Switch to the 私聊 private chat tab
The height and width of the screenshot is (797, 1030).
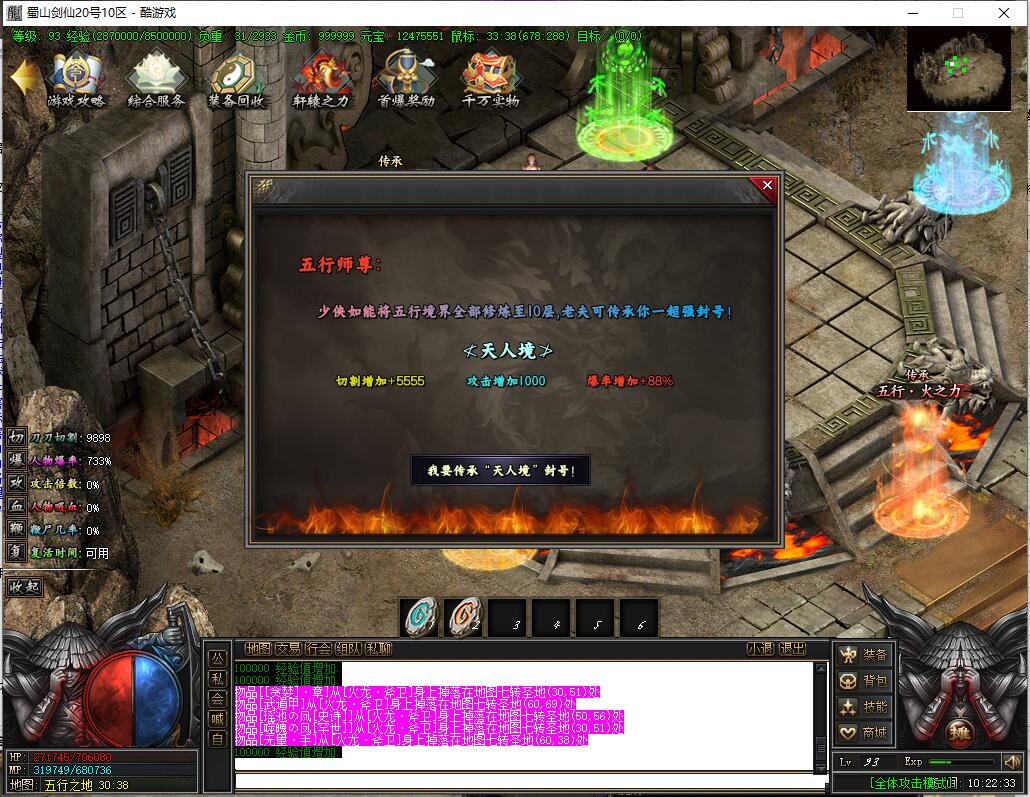click(378, 649)
